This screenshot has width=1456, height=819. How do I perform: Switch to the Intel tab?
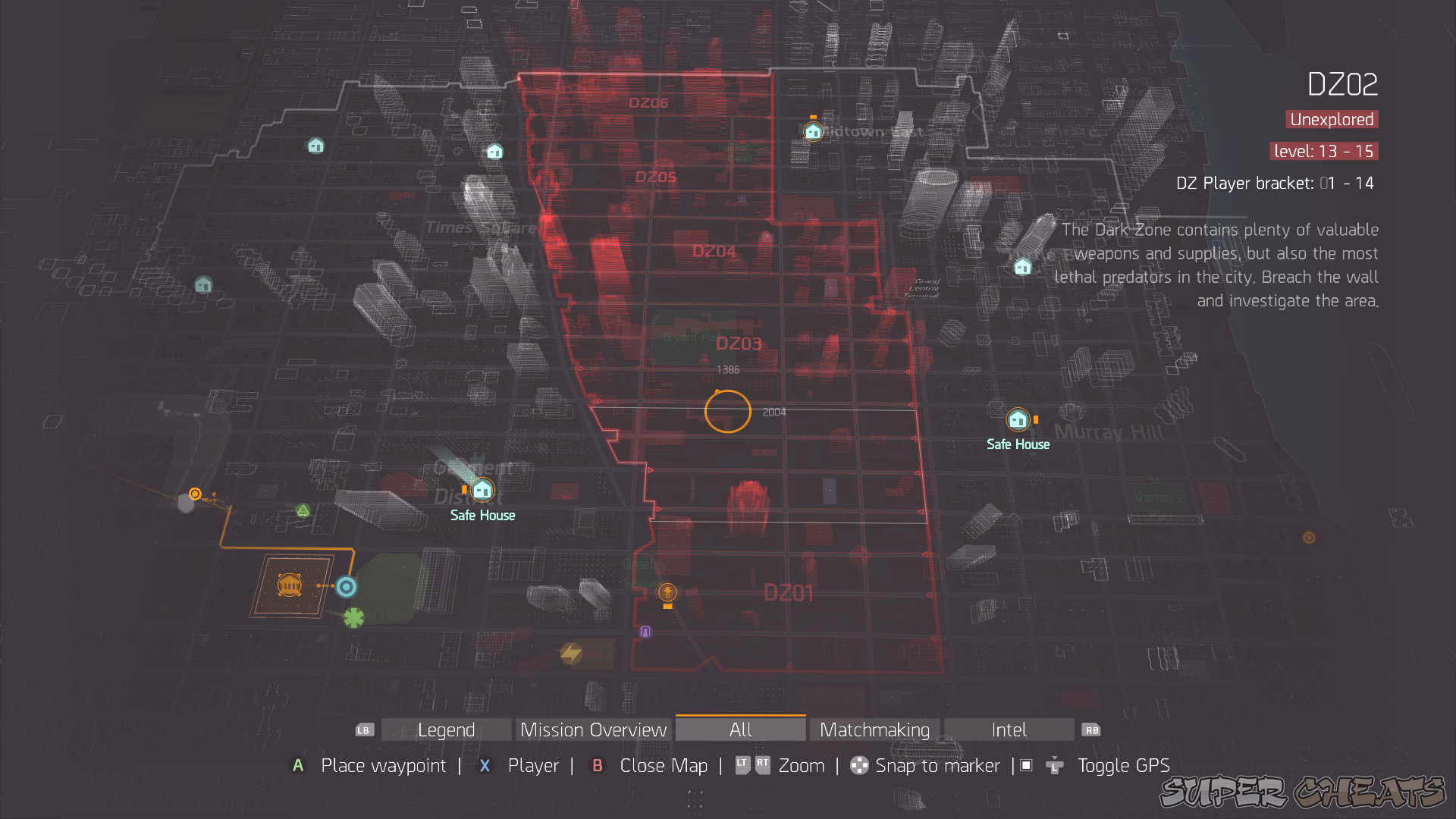pos(1009,730)
